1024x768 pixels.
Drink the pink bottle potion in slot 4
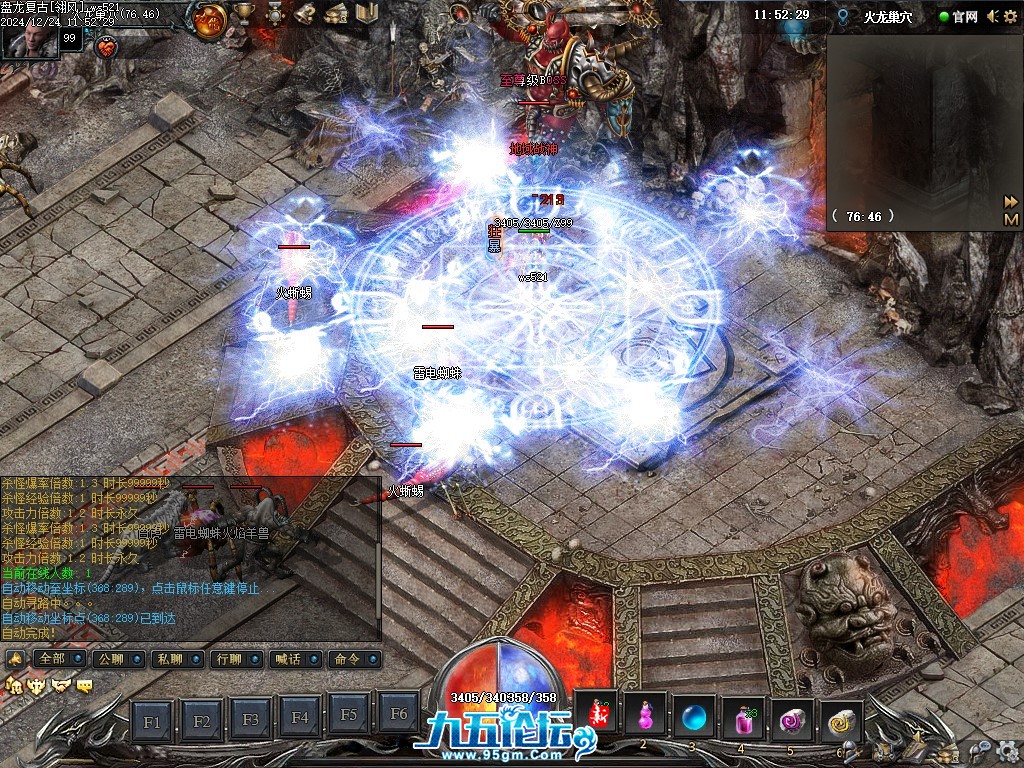(742, 716)
